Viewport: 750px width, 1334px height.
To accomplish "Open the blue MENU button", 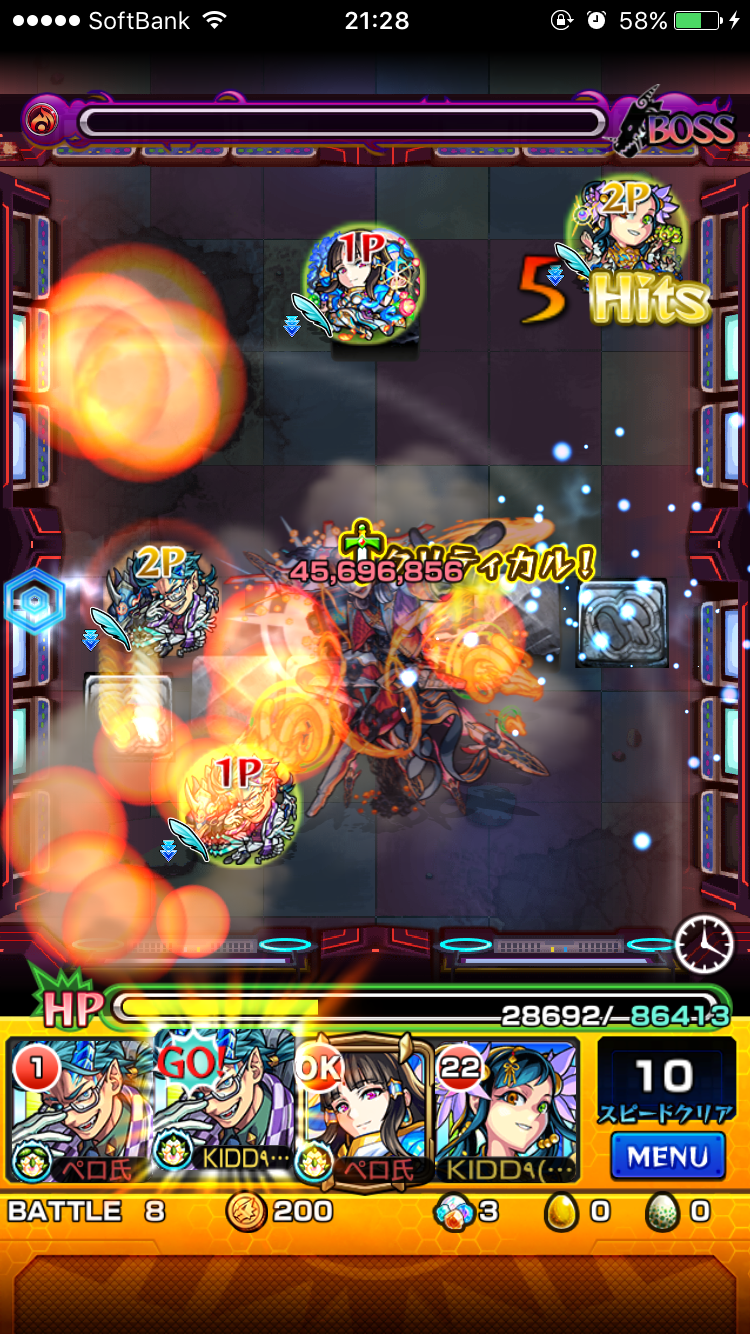I will click(667, 1156).
